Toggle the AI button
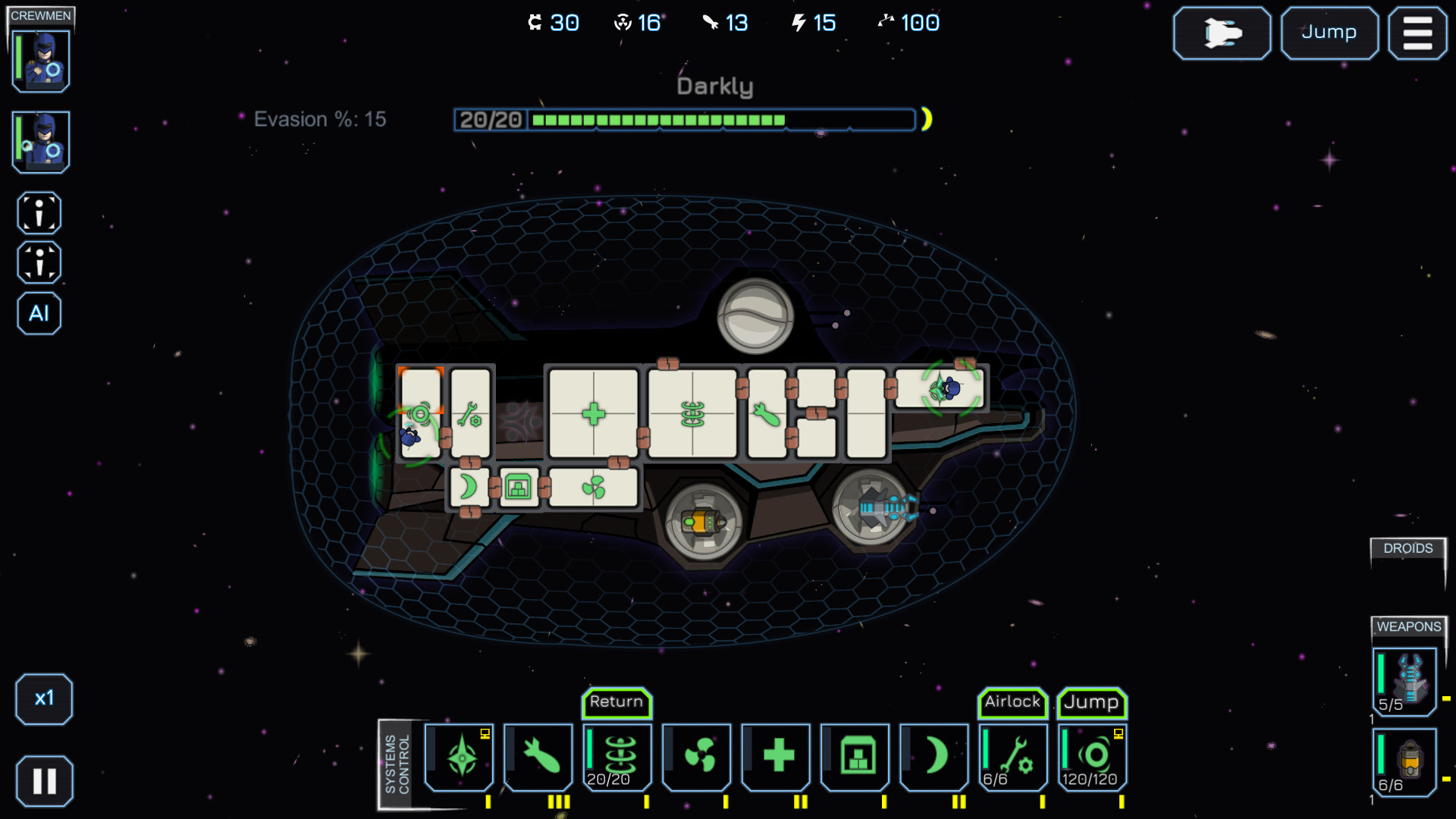The width and height of the screenshot is (1456, 819). [39, 313]
